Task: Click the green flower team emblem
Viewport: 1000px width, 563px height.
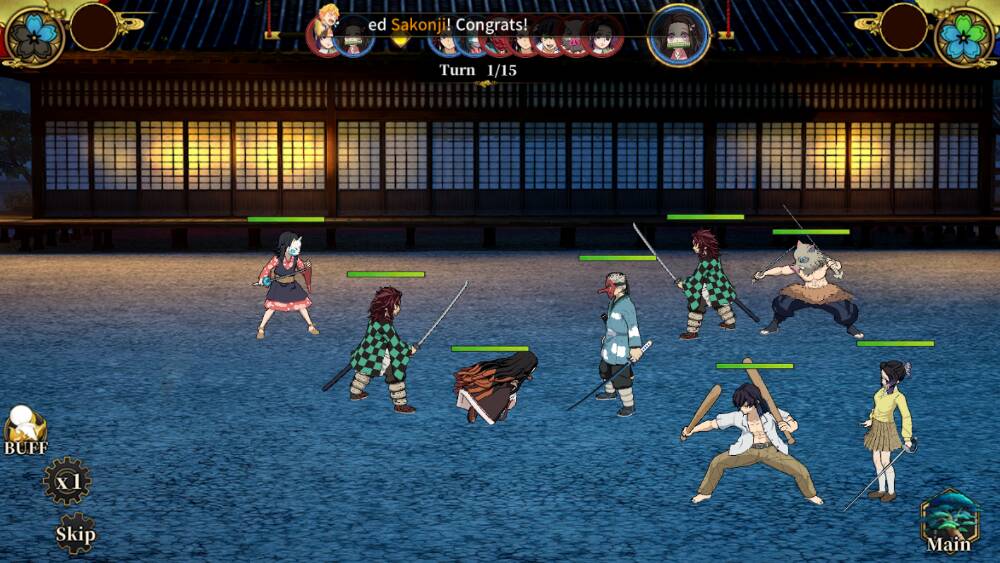Action: [x=964, y=36]
